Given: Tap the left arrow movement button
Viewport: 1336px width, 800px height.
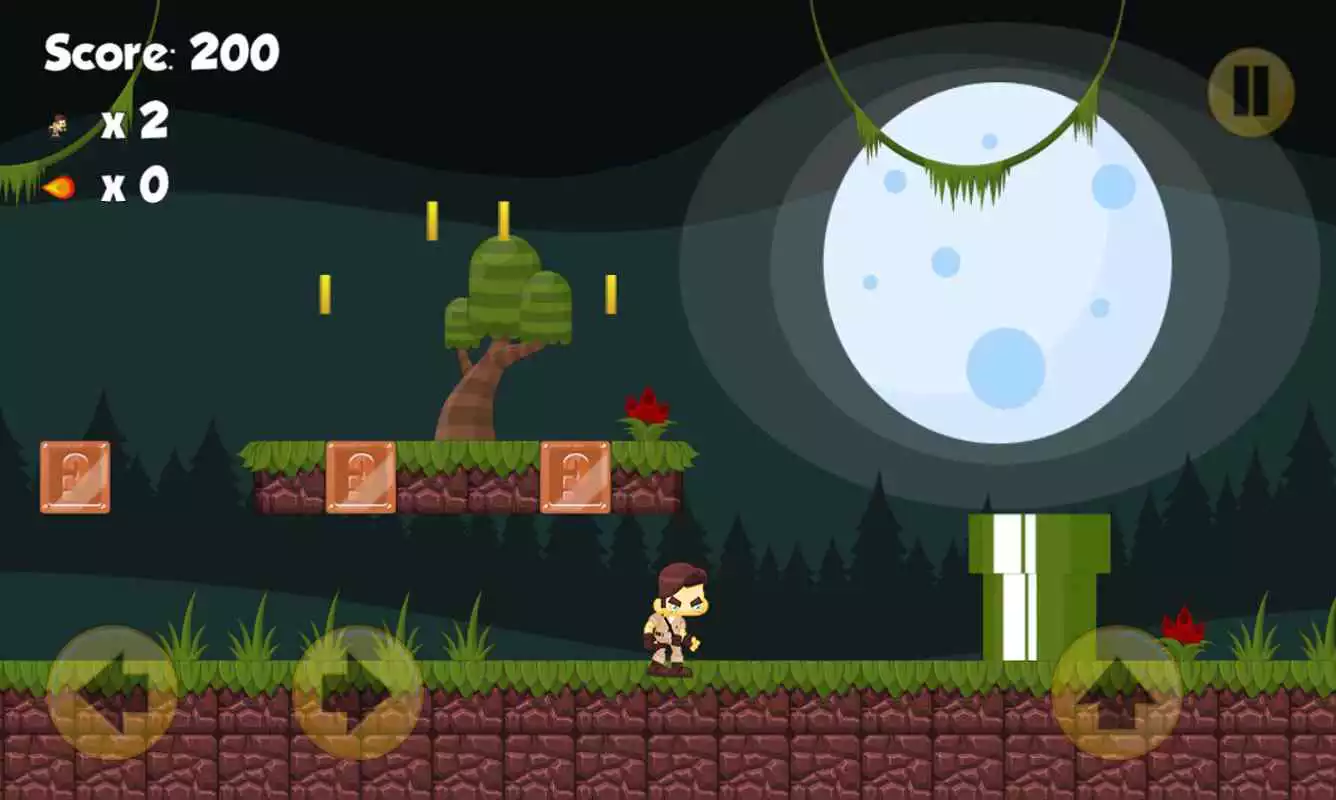Looking at the screenshot, I should 112,692.
